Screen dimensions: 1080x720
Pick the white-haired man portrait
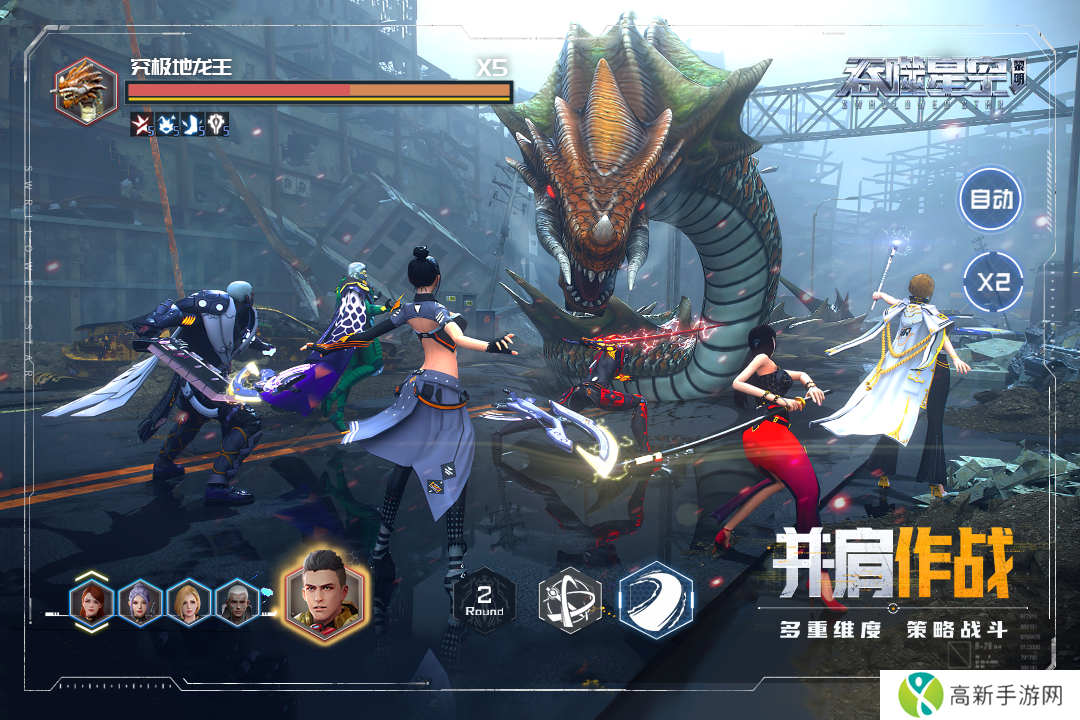pyautogui.click(x=238, y=603)
